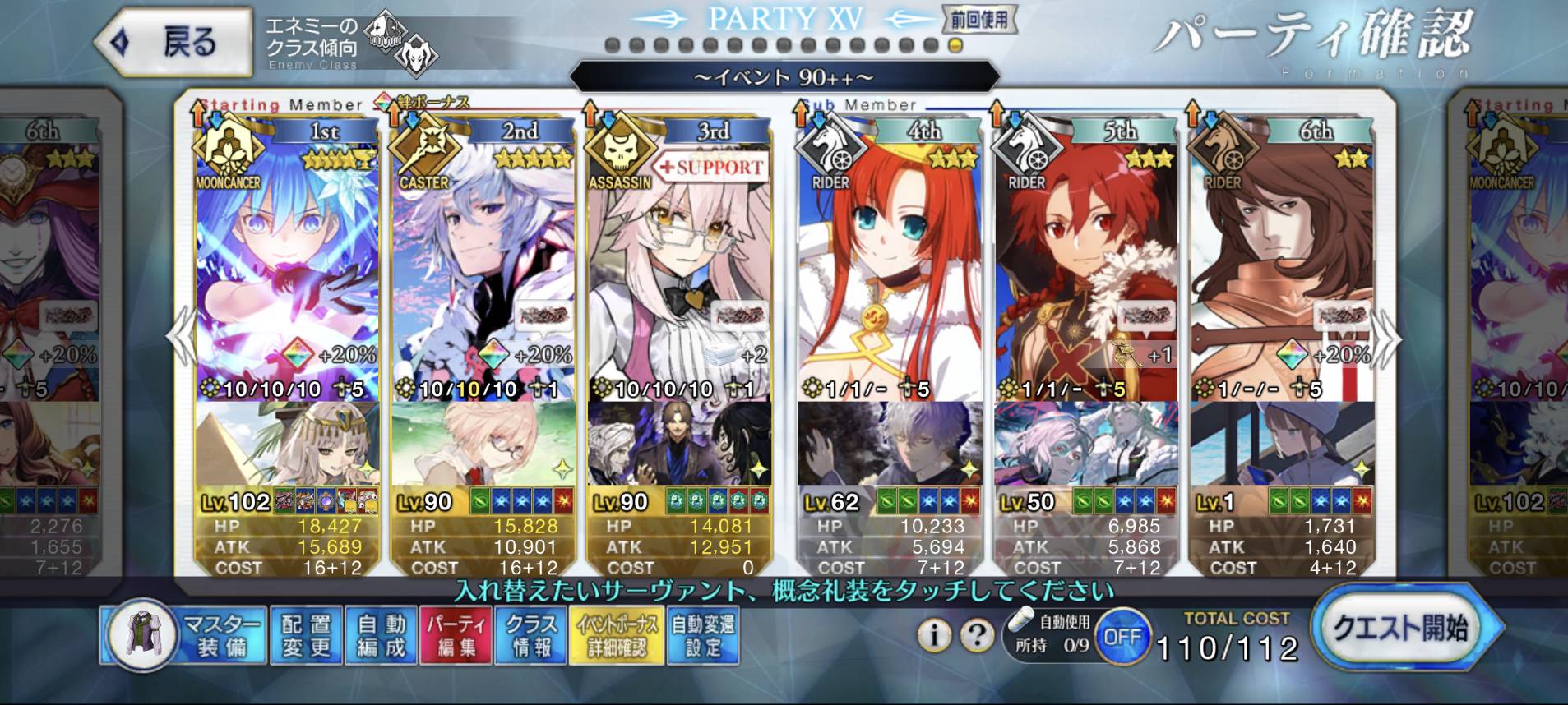Open マスター装備 master equipment
Screen dimensions: 1568x705
(x=185, y=635)
